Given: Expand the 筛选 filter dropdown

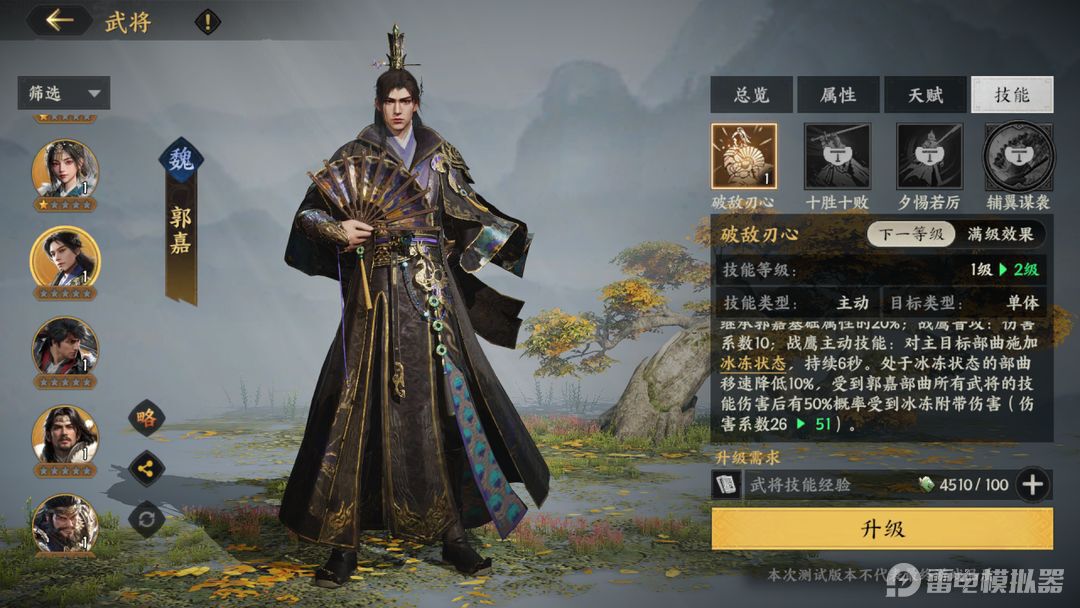Looking at the screenshot, I should pos(63,94).
